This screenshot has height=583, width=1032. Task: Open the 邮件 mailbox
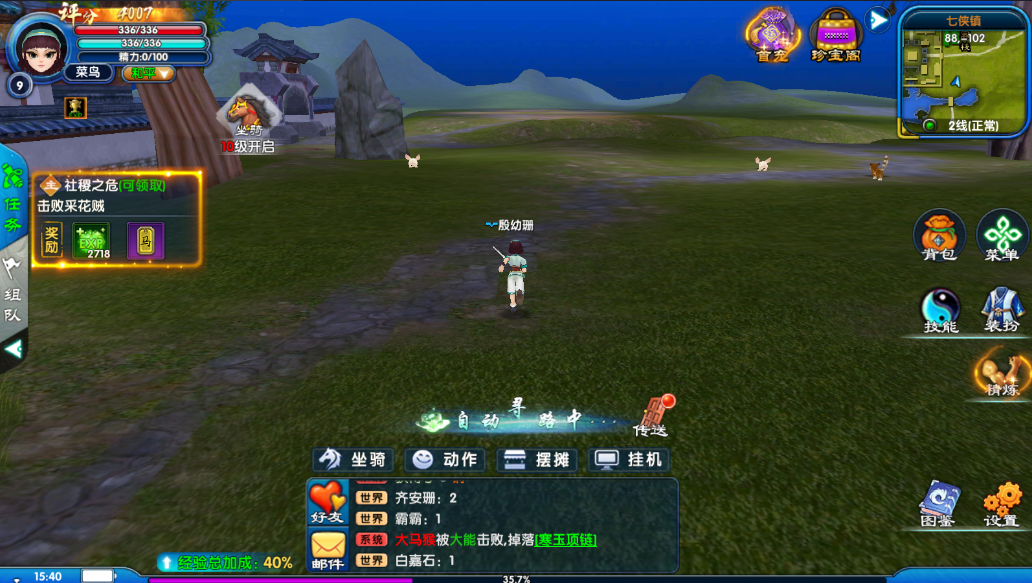point(327,549)
